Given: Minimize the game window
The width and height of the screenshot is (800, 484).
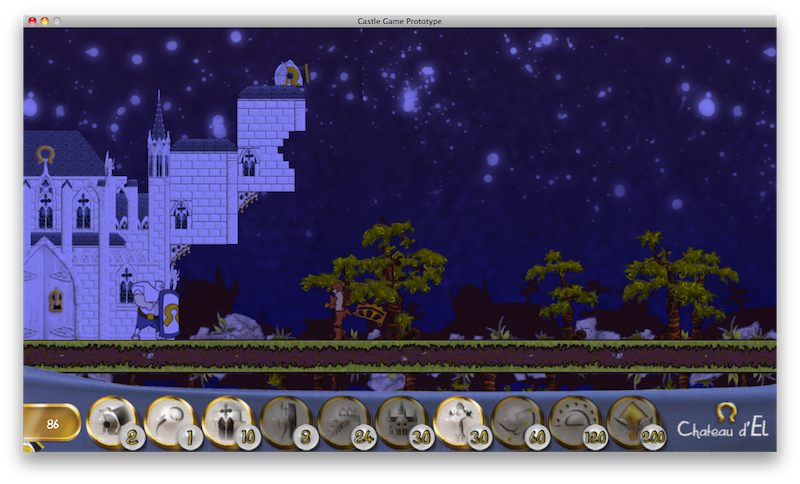Looking at the screenshot, I should coord(44,21).
